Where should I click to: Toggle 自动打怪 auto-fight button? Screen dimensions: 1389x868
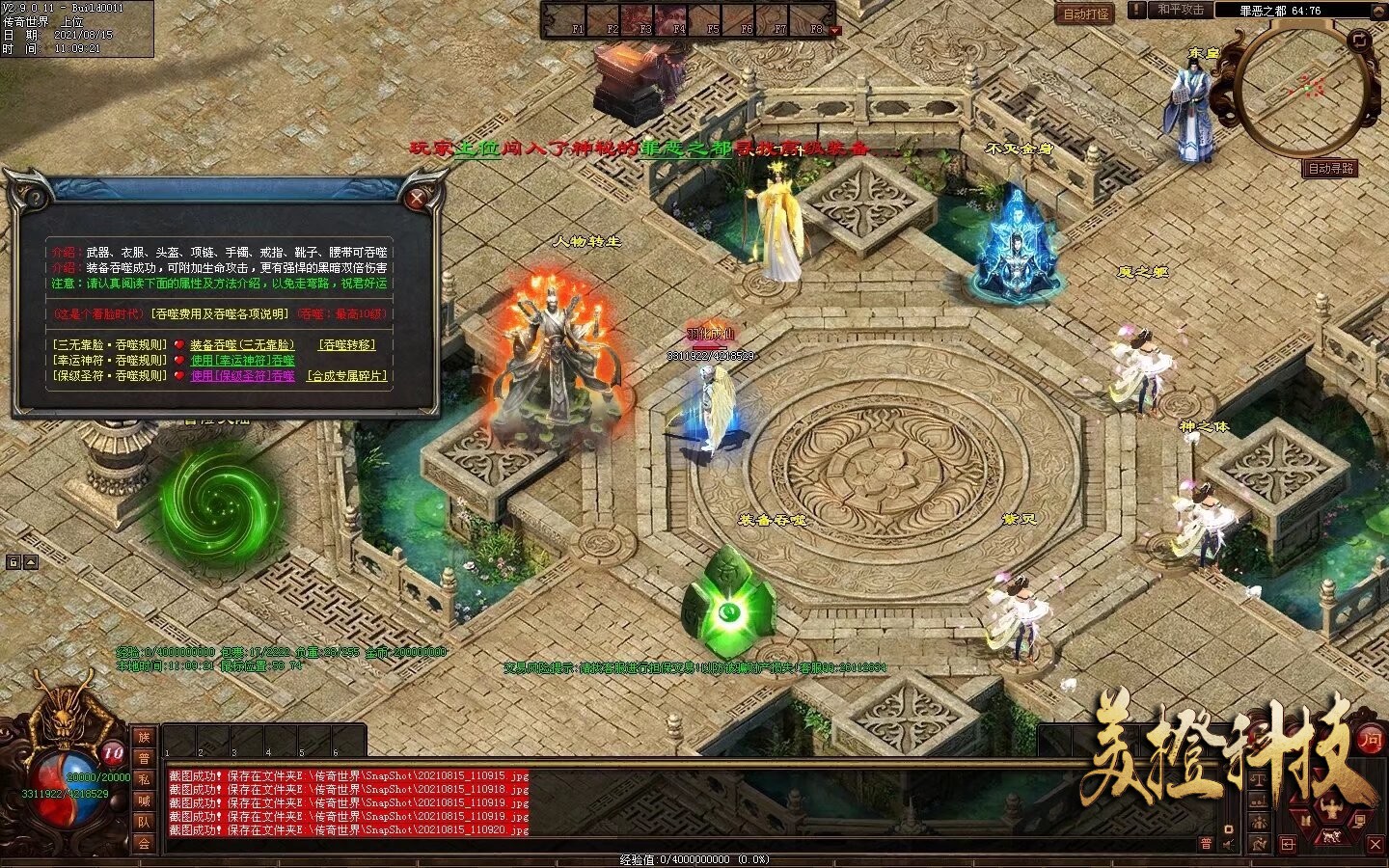[x=1086, y=14]
